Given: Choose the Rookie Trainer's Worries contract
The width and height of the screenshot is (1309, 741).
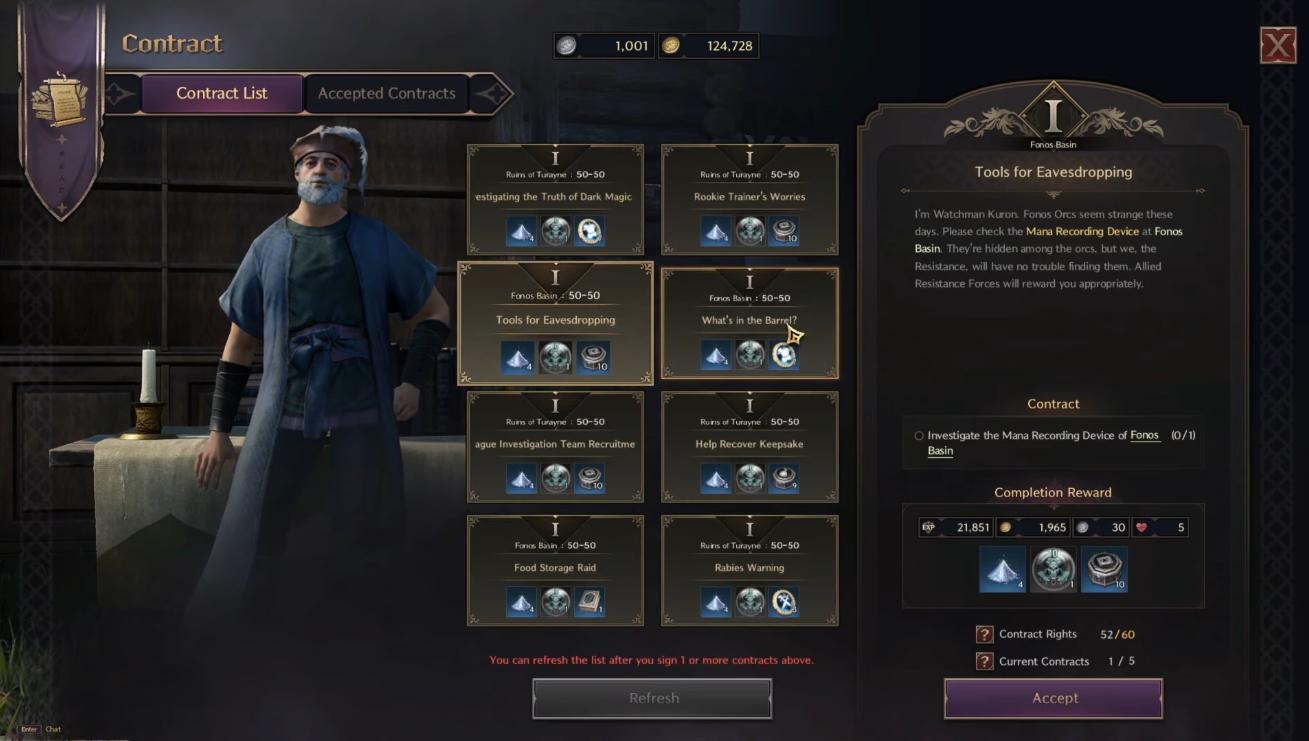Looking at the screenshot, I should click(749, 198).
